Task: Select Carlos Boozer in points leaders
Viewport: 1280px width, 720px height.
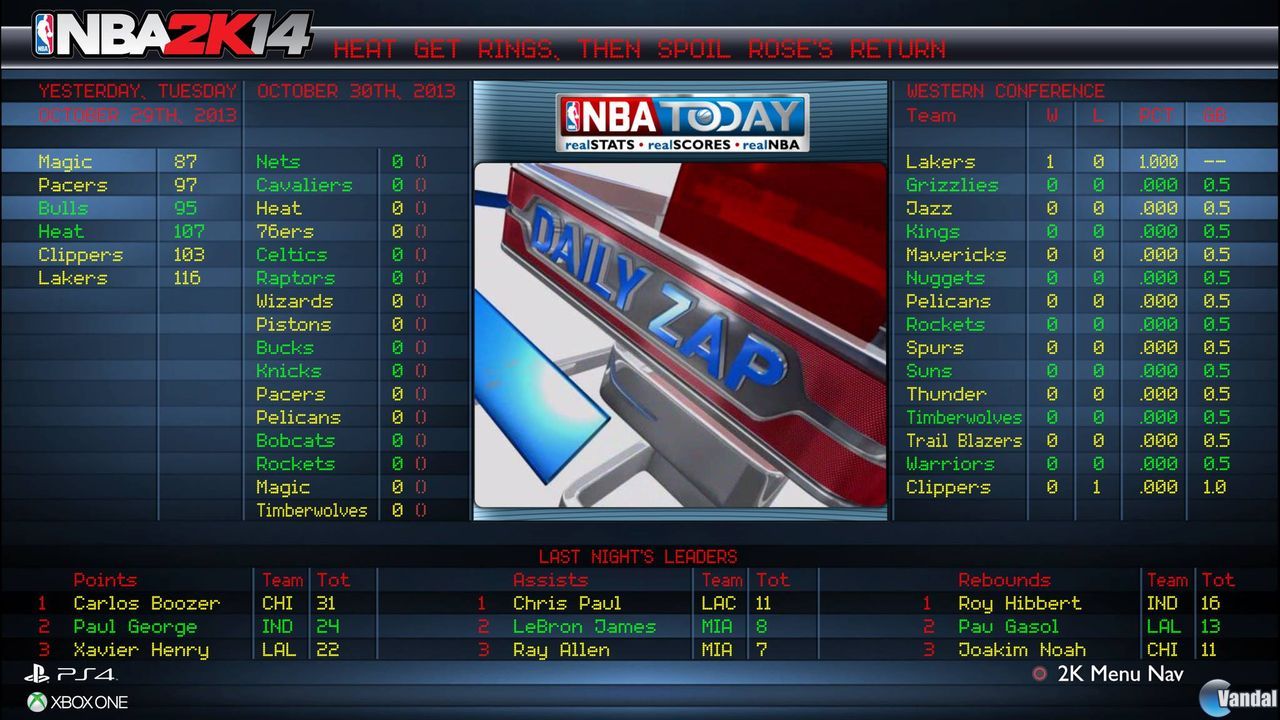Action: tap(147, 603)
